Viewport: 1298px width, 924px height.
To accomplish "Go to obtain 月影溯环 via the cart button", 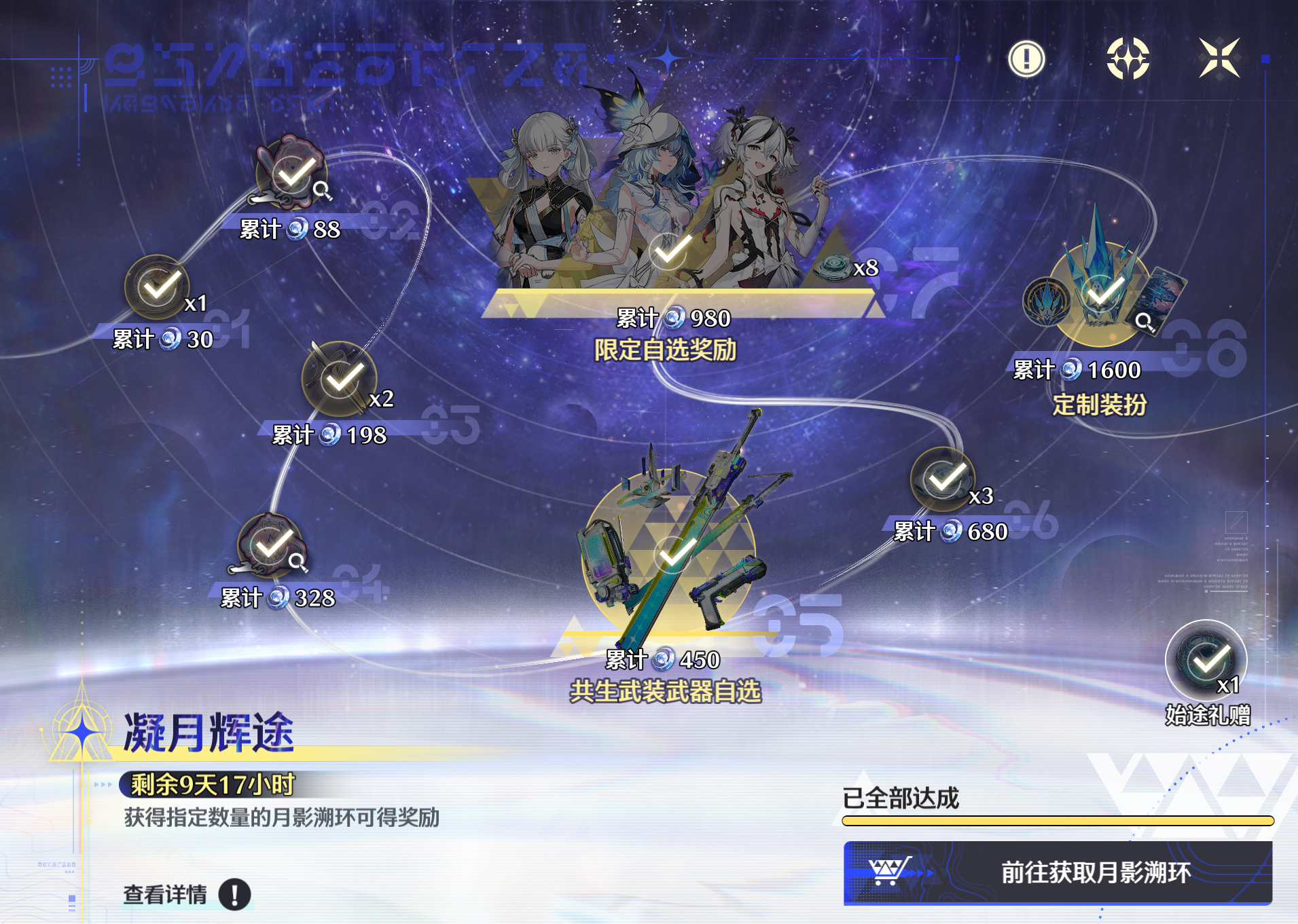I will click(x=1058, y=872).
